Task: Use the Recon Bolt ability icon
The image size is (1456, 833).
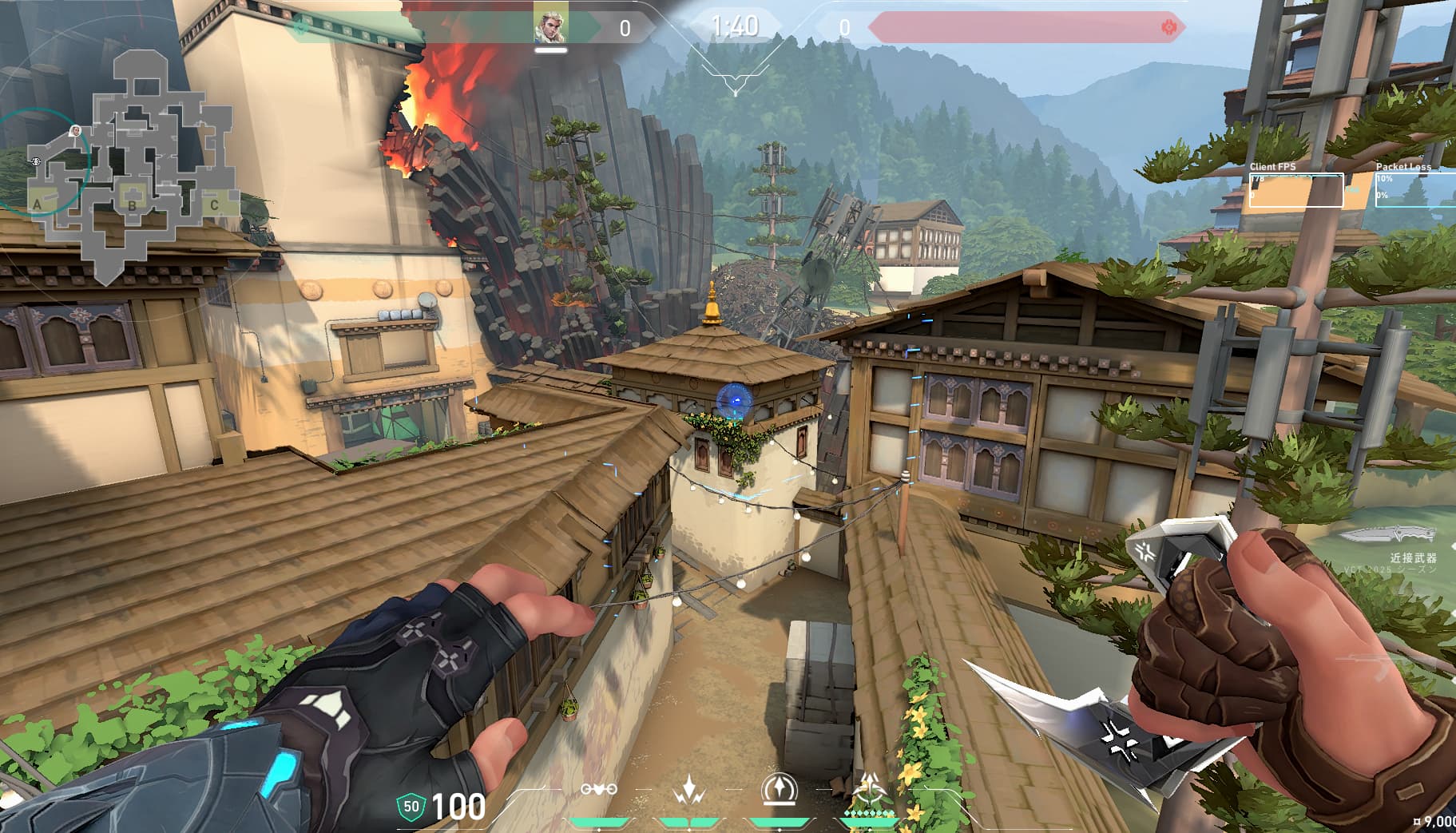Action: tap(777, 790)
